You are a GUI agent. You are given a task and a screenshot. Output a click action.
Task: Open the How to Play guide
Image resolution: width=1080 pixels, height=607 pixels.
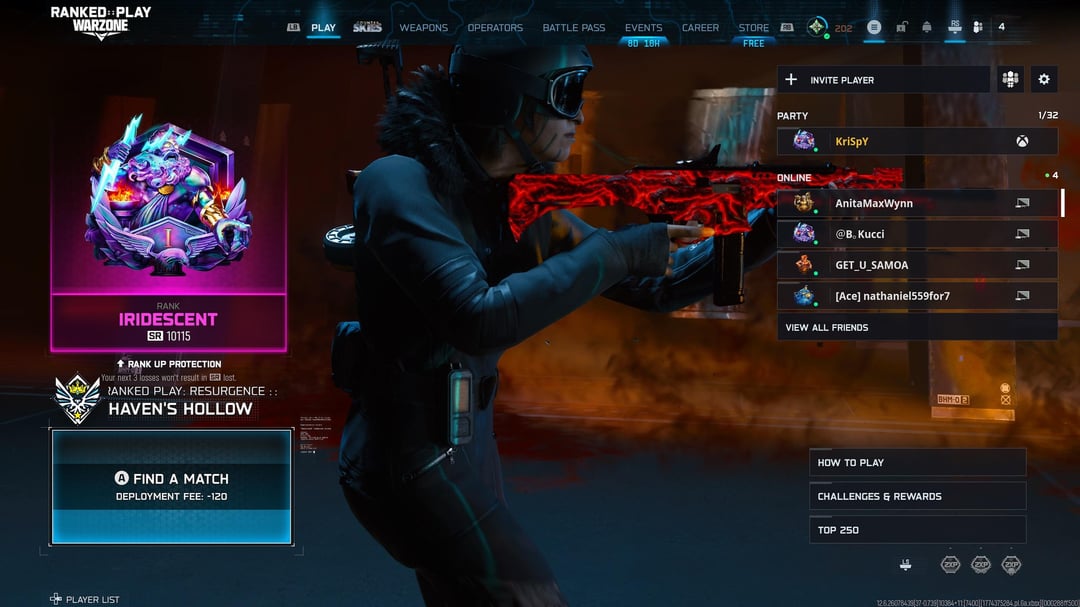point(917,462)
